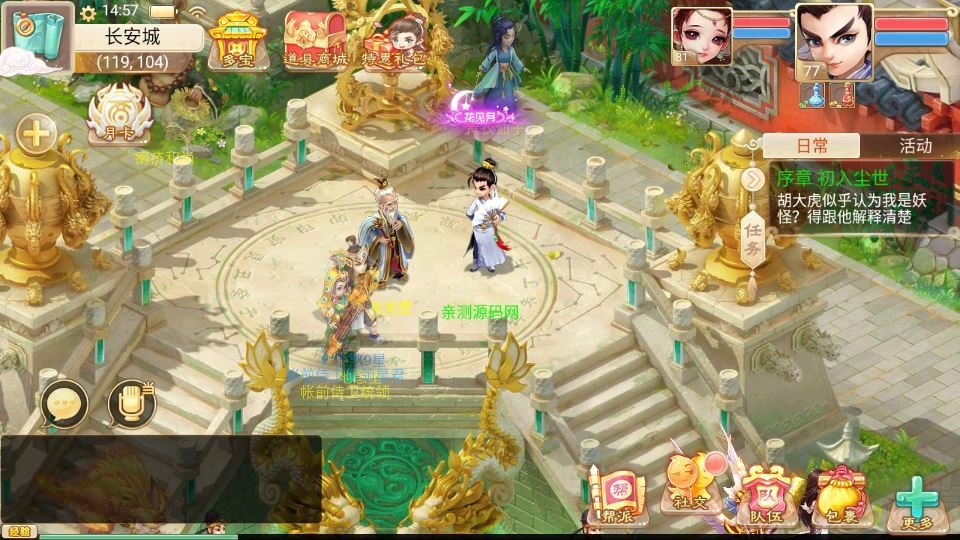The image size is (960, 540).
Task: Collapse the quest panel with the arrow button
Action: (x=753, y=179)
